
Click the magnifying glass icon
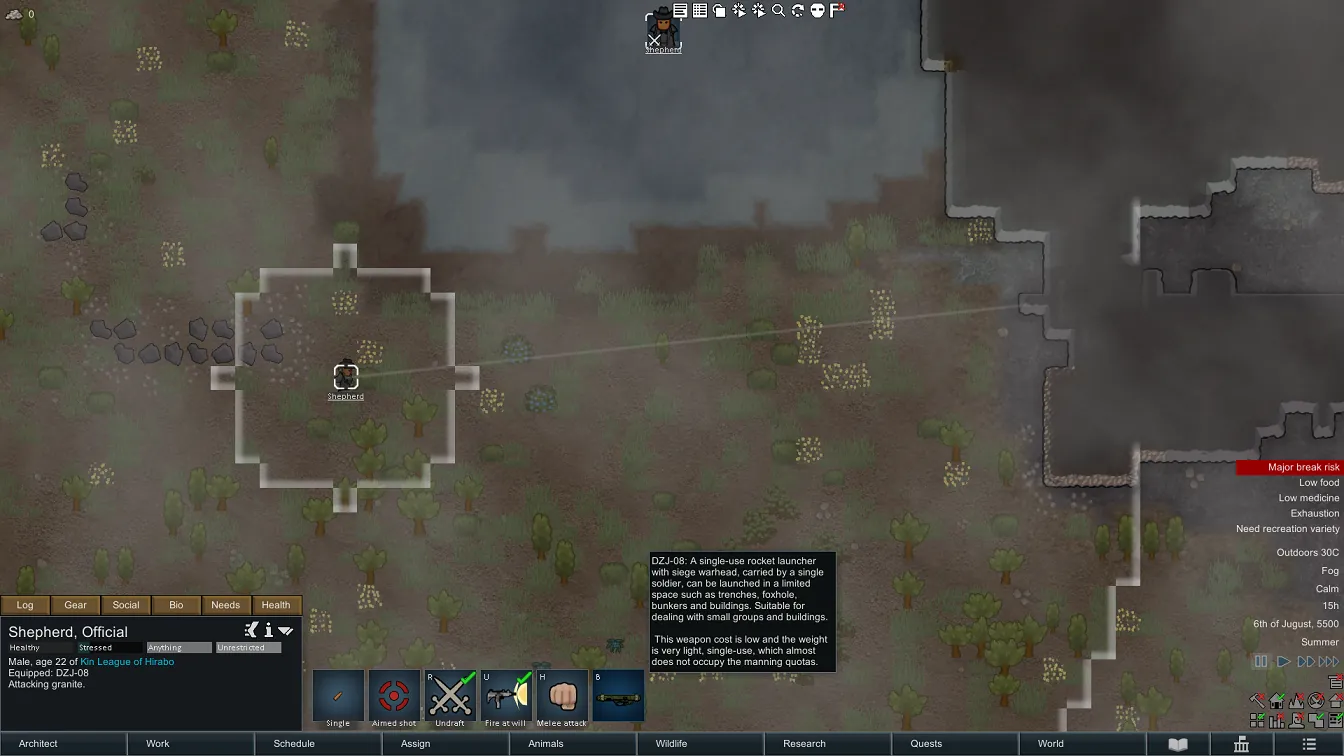(778, 11)
